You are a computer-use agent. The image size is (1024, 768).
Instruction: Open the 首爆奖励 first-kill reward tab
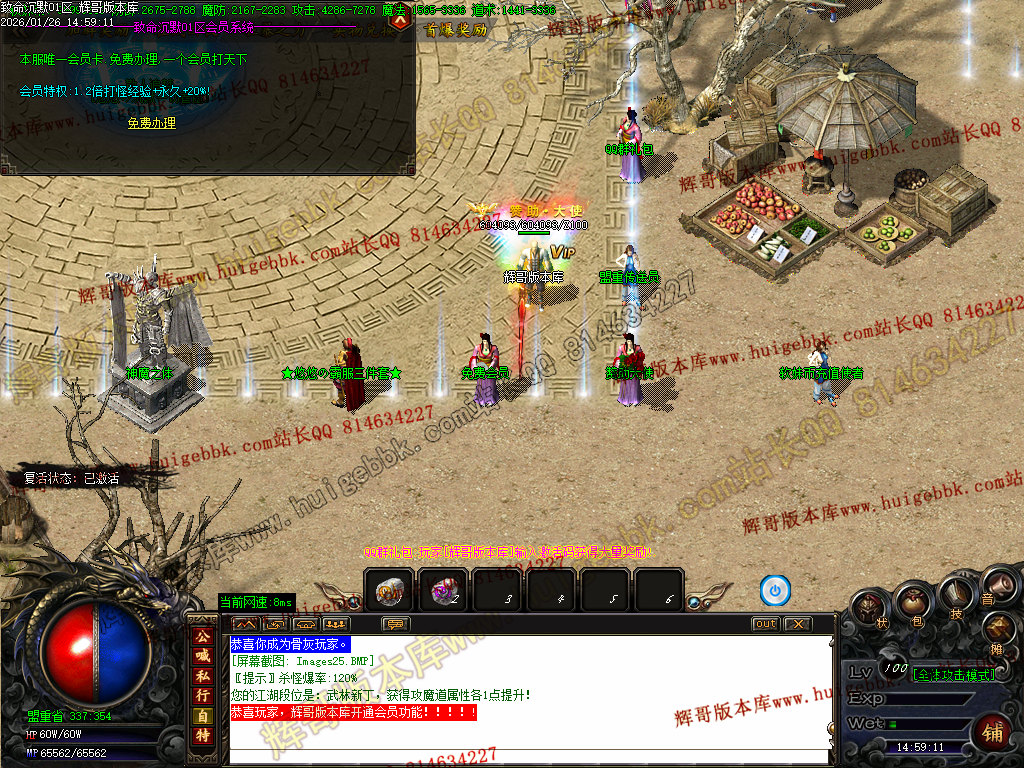[456, 30]
